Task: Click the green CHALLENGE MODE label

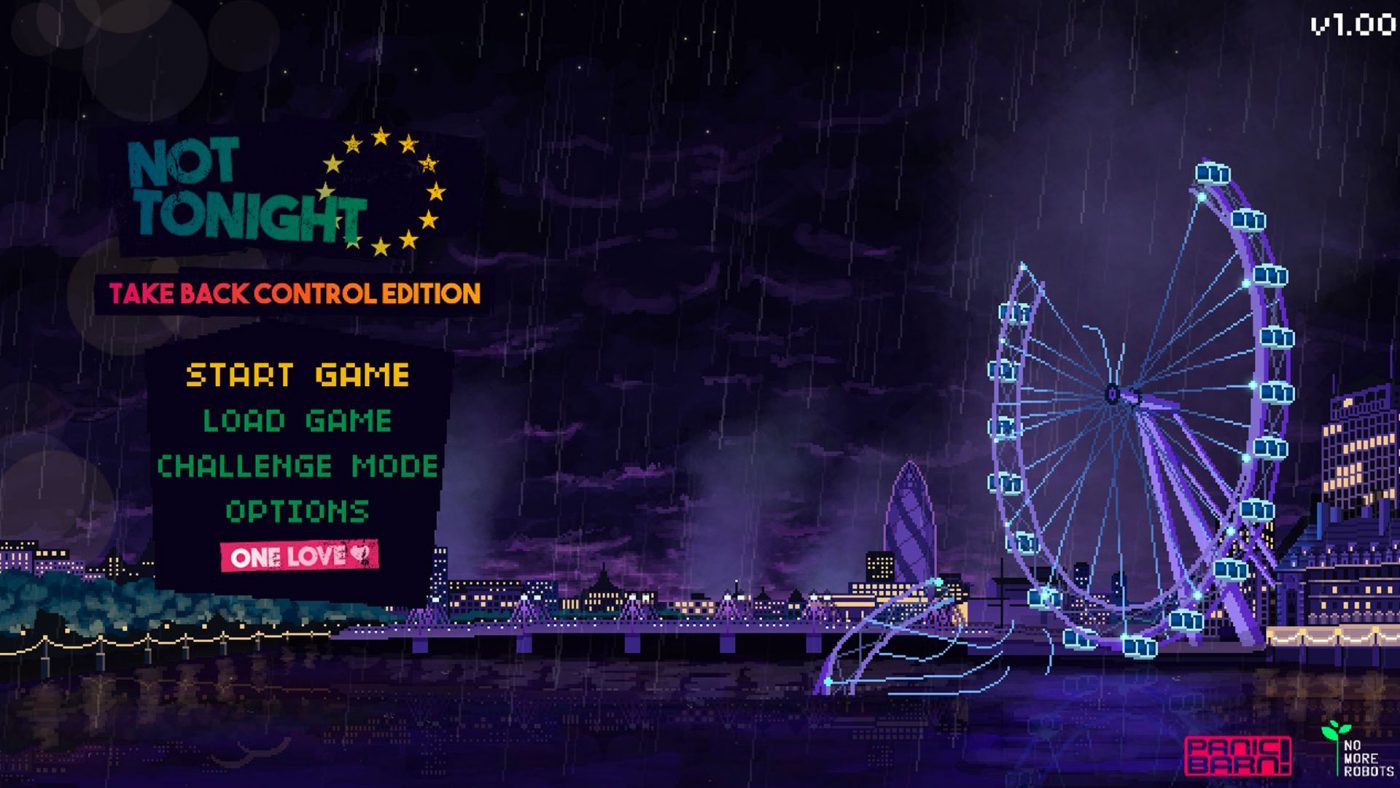Action: (298, 466)
